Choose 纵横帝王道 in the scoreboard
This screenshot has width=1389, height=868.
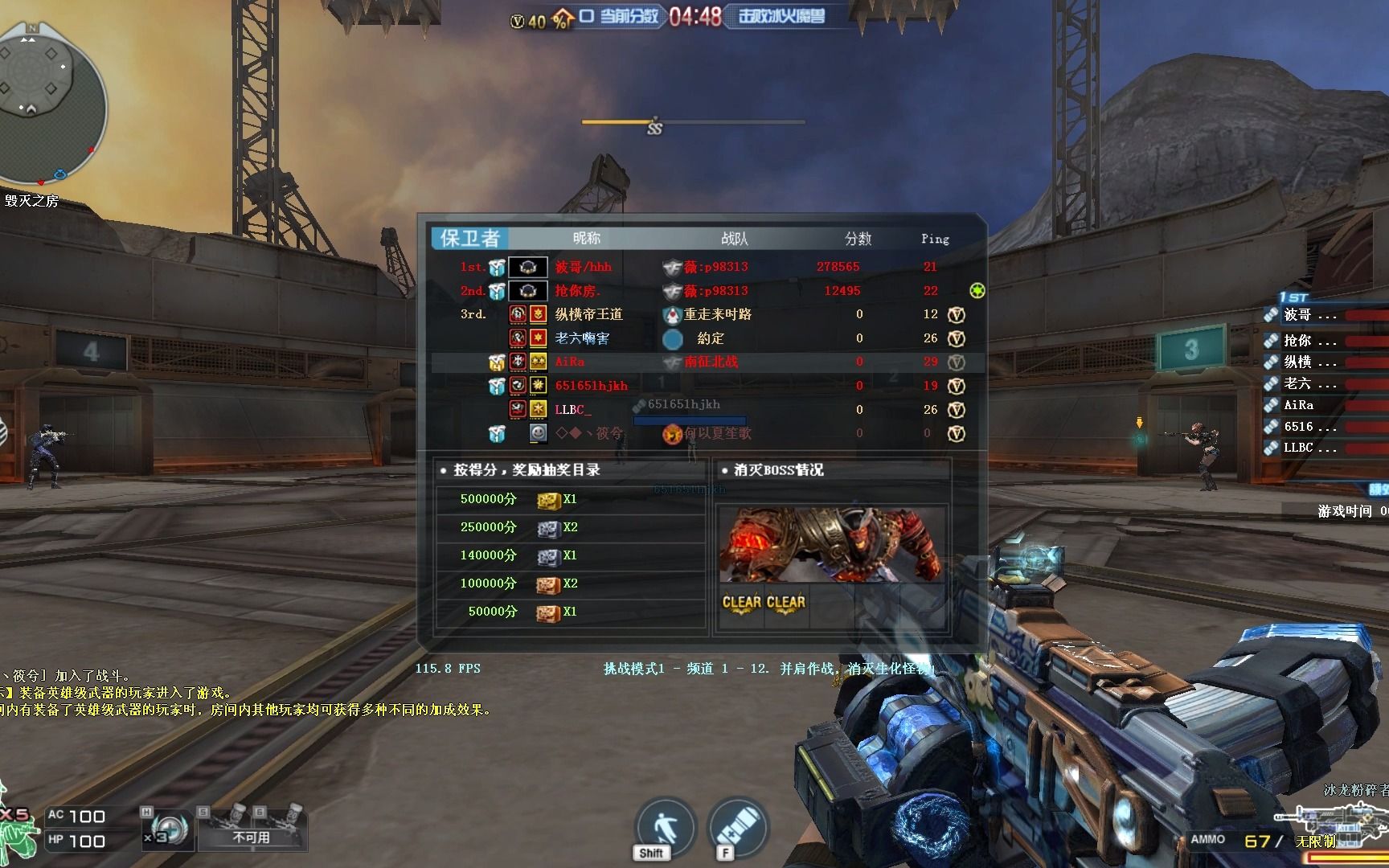tap(588, 314)
